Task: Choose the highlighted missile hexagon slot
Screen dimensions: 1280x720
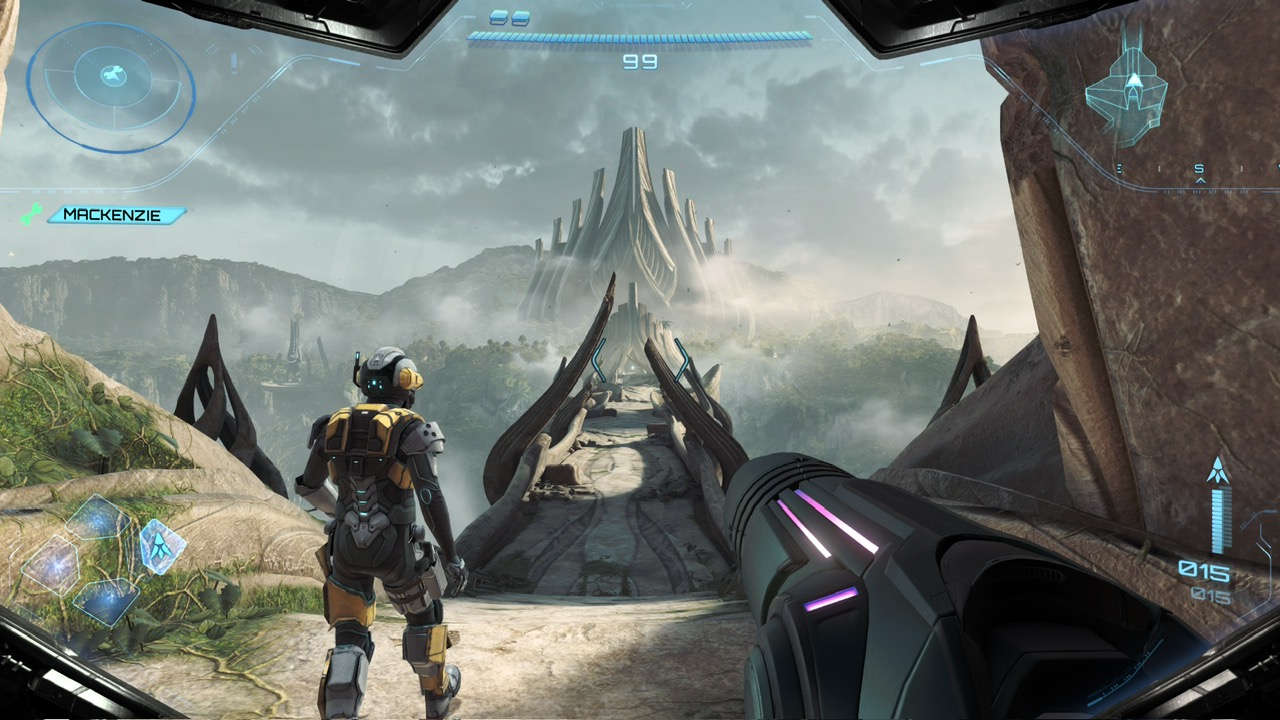Action: pyautogui.click(x=161, y=546)
